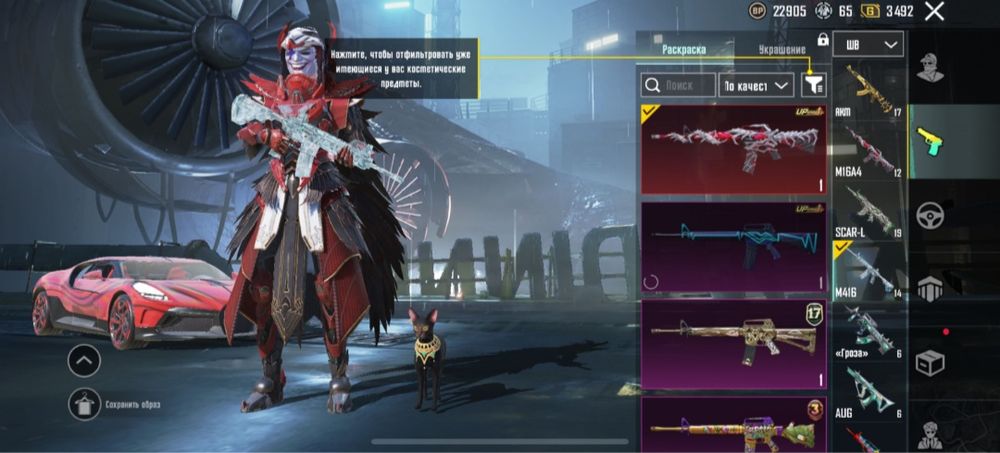
Task: Toggle the owned cosmetics filter funnel
Action: point(813,86)
